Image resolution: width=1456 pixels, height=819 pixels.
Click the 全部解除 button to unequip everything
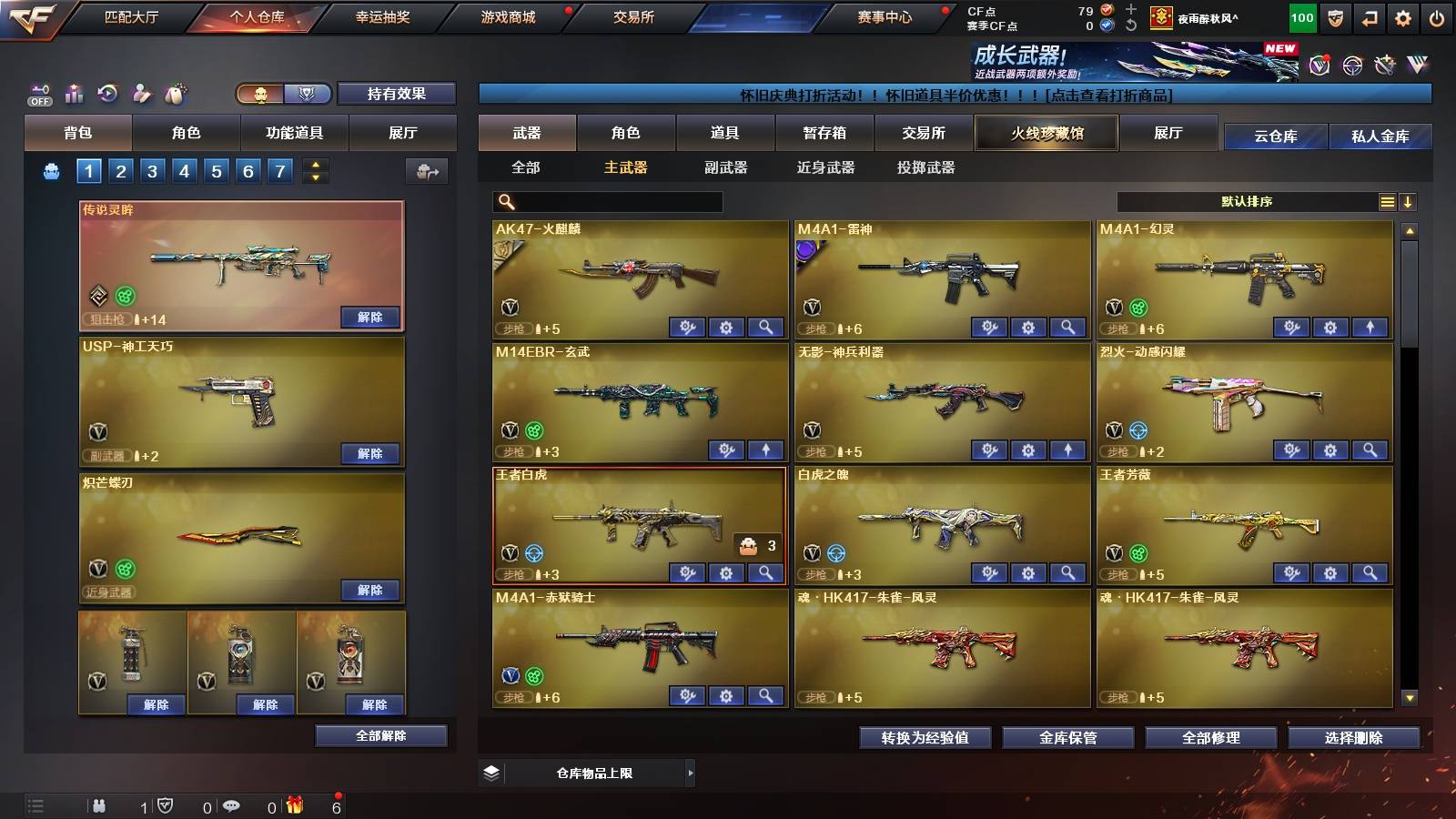[380, 735]
